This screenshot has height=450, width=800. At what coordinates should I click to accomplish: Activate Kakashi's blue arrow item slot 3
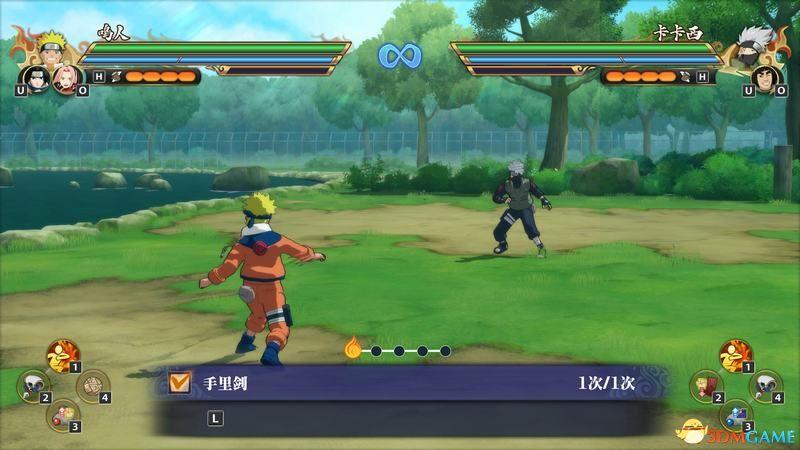pos(737,413)
